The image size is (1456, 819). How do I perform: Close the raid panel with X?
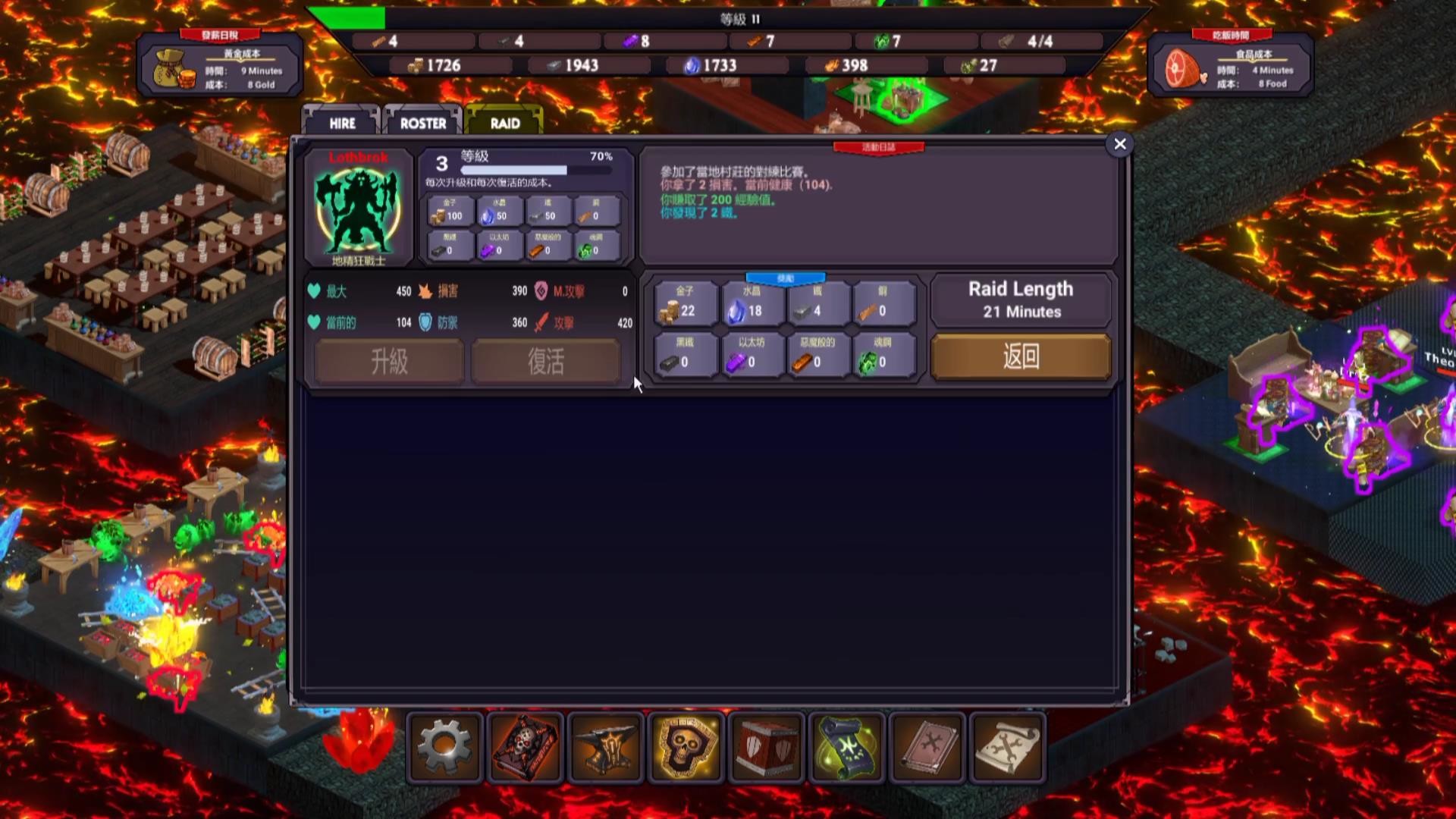tap(1120, 144)
